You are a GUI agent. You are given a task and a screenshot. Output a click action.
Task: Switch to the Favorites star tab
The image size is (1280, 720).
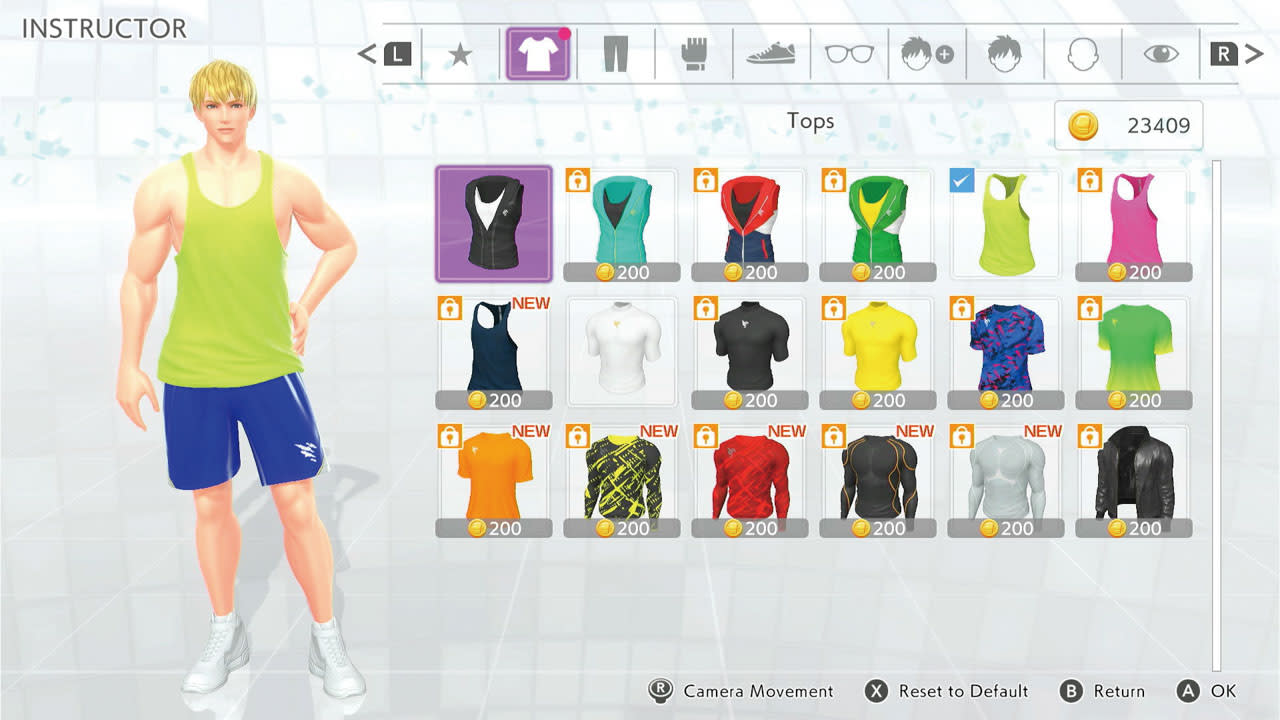tap(459, 54)
